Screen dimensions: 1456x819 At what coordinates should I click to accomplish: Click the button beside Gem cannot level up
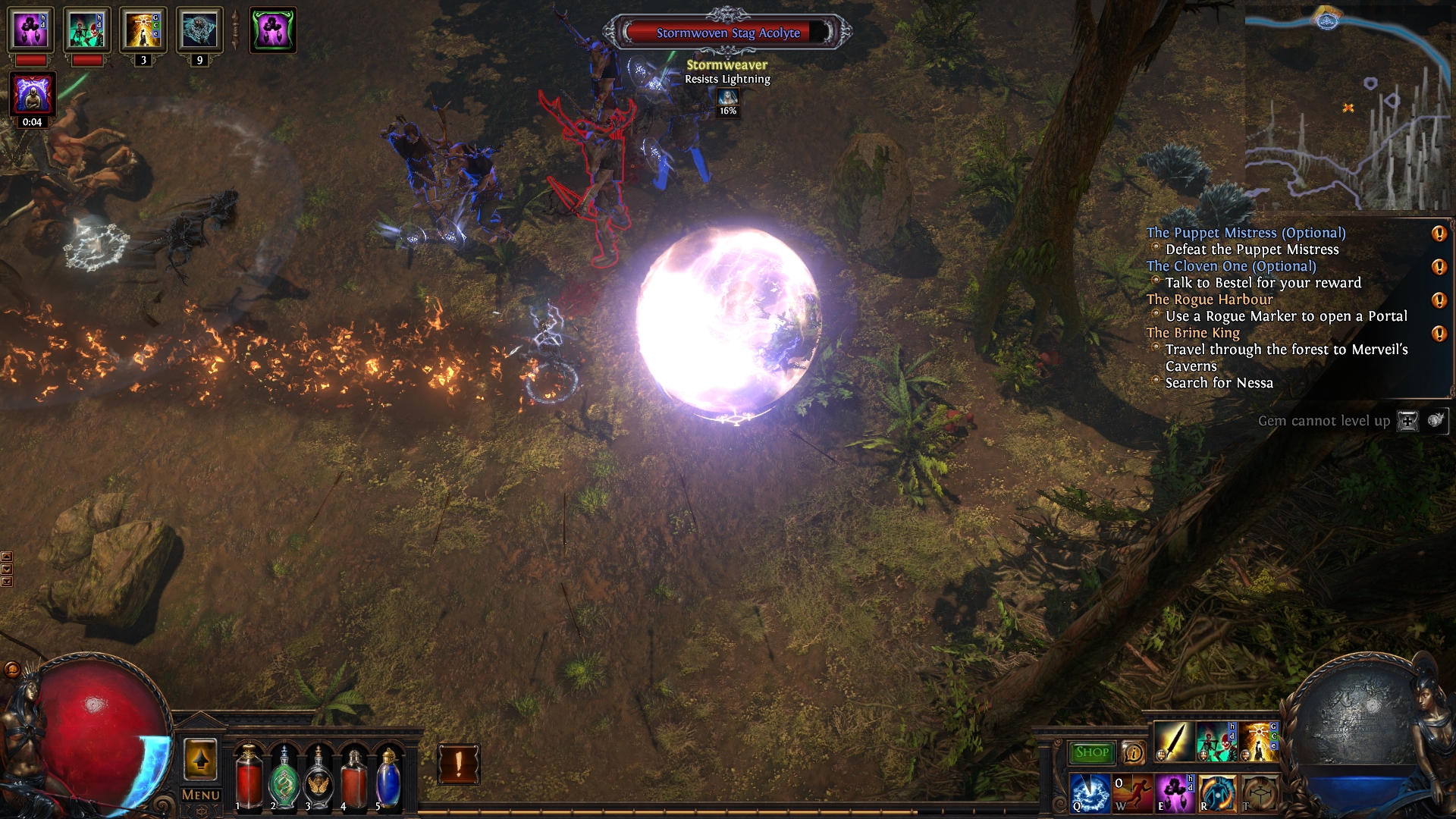click(x=1407, y=421)
